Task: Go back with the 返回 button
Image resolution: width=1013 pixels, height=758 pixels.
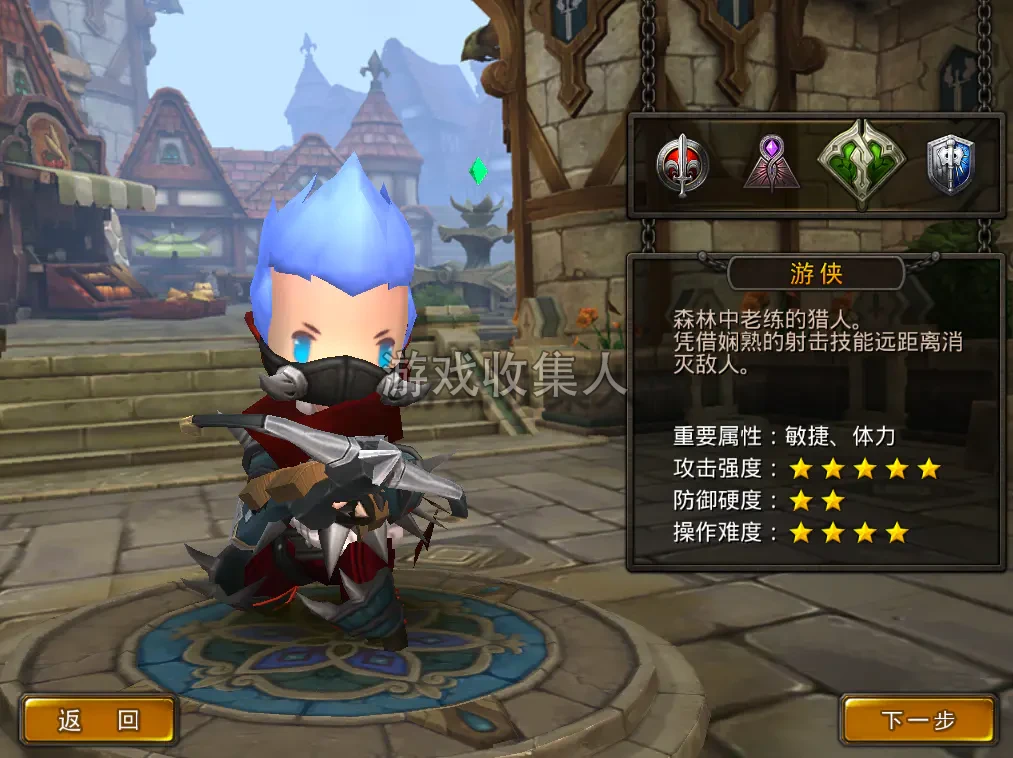Action: (x=98, y=720)
